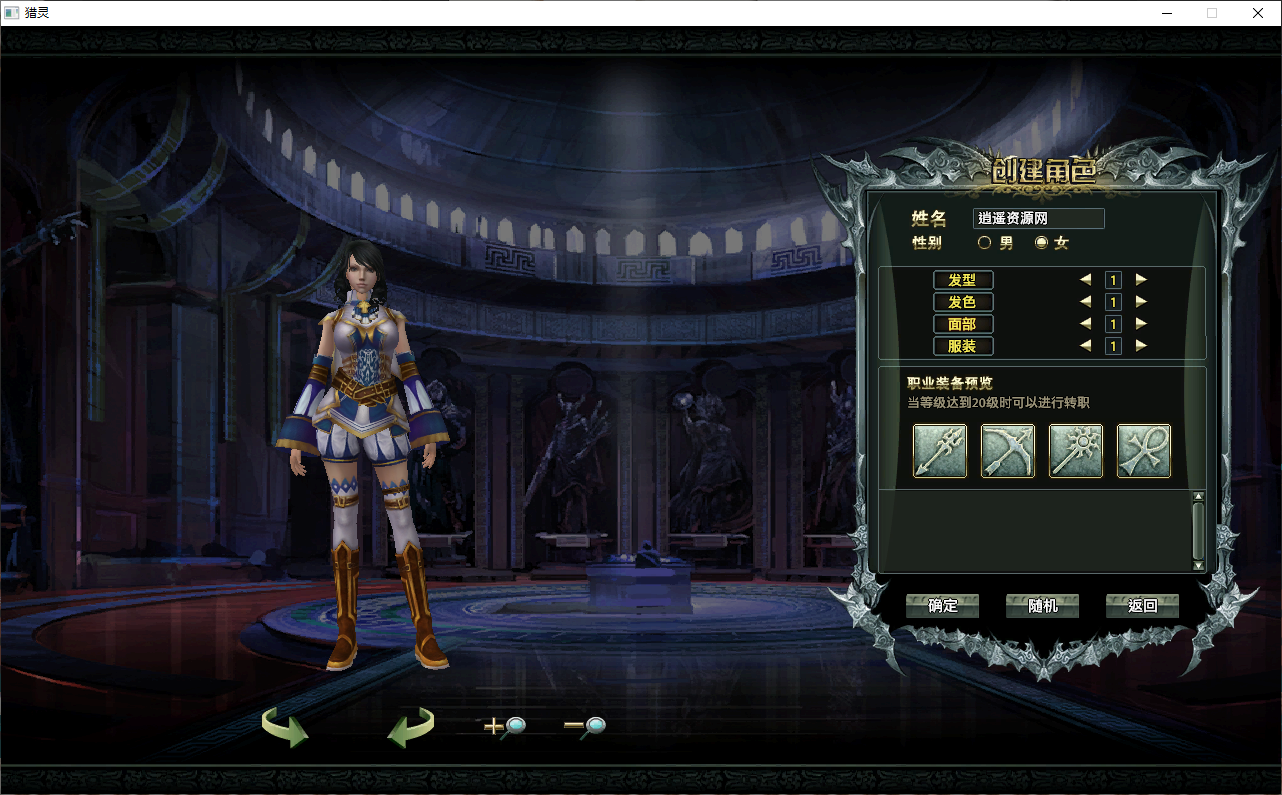Viewport: 1282px width, 795px height.
Task: Click the 发色 hair color category label
Action: 963,302
